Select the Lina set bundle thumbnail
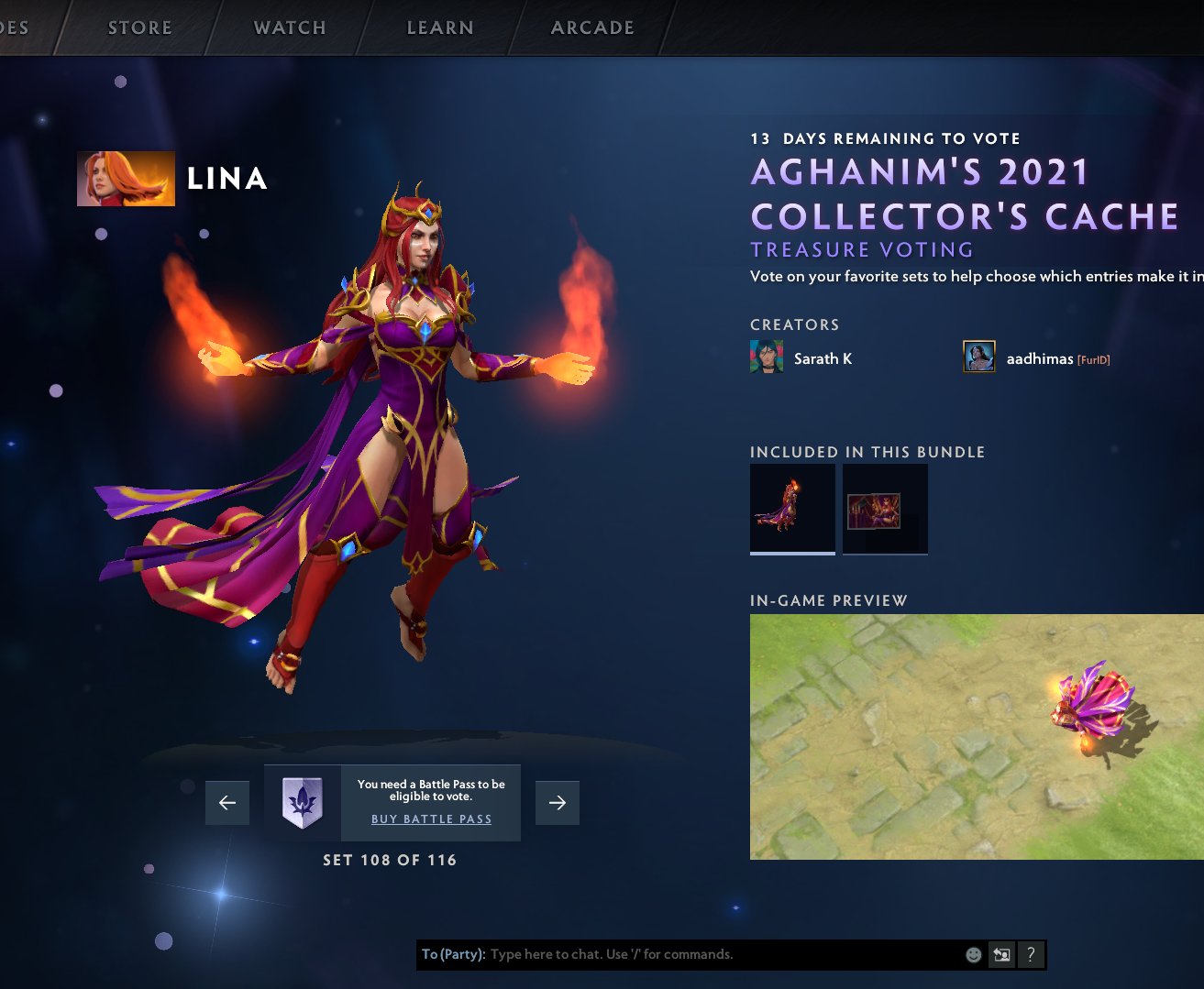1204x989 pixels. coord(791,507)
